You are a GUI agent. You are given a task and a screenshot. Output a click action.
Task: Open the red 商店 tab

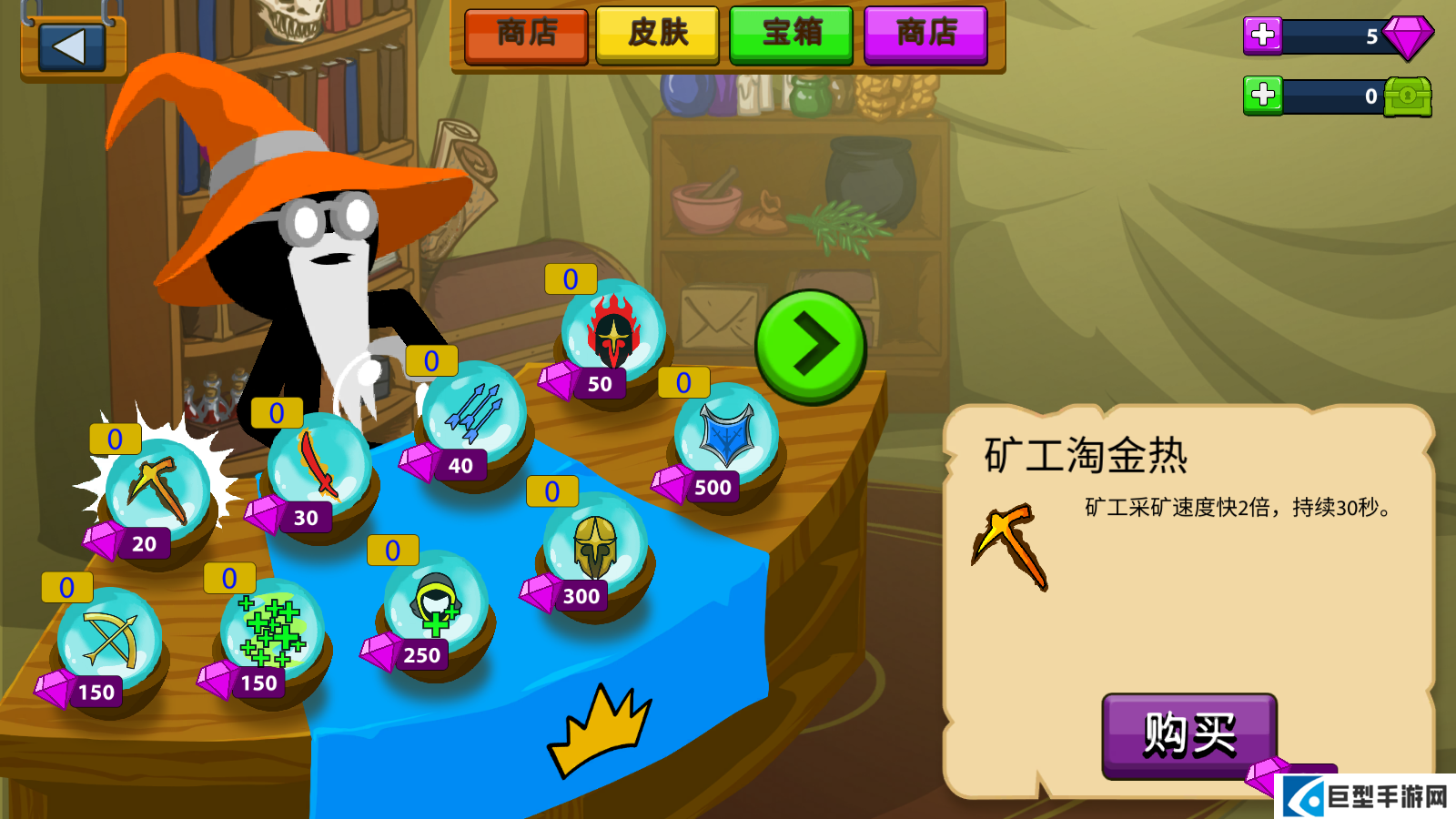pyautogui.click(x=526, y=35)
